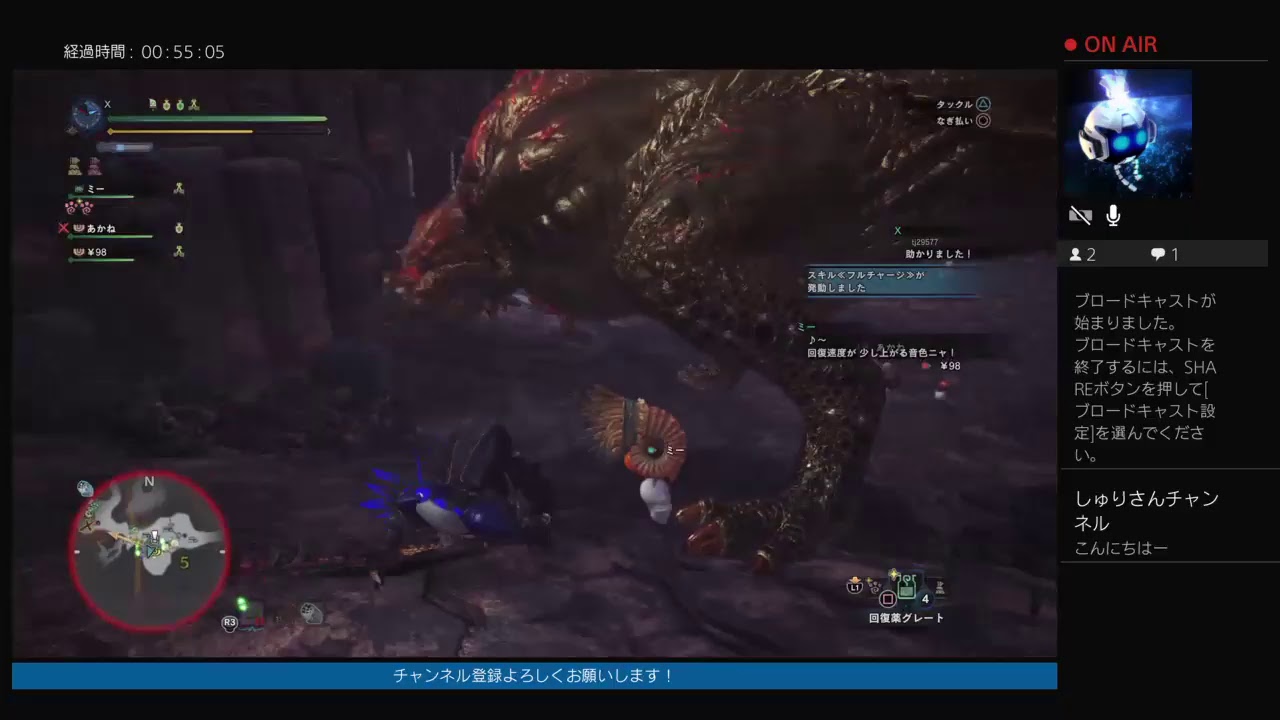This screenshot has height=720, width=1280.
Task: Select the Palico icon beside ミー
Action: pos(79,189)
